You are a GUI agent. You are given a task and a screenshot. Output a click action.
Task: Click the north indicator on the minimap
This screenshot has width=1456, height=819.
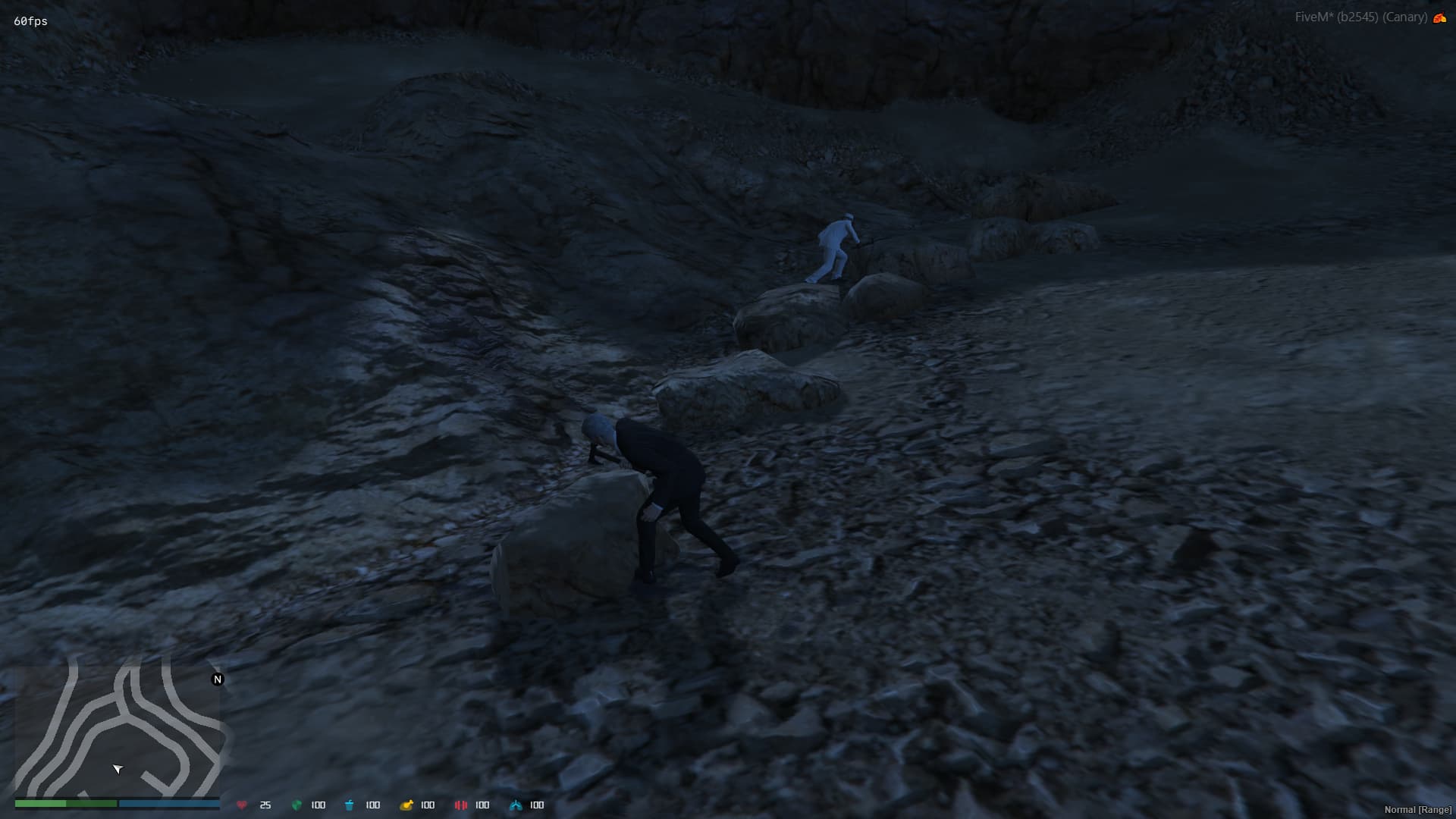coord(218,679)
